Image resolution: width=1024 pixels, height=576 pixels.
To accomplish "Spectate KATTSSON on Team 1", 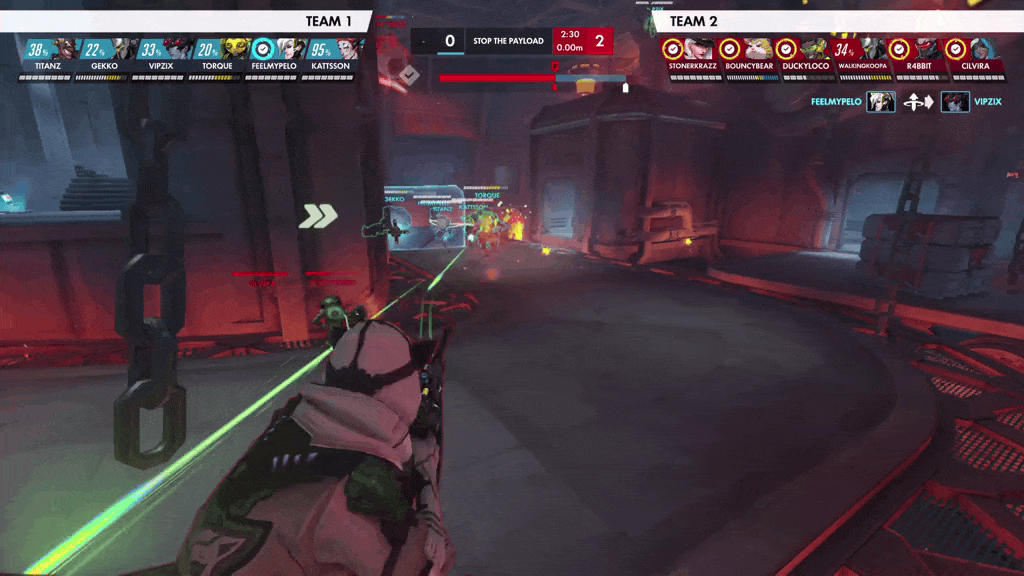I will point(331,52).
